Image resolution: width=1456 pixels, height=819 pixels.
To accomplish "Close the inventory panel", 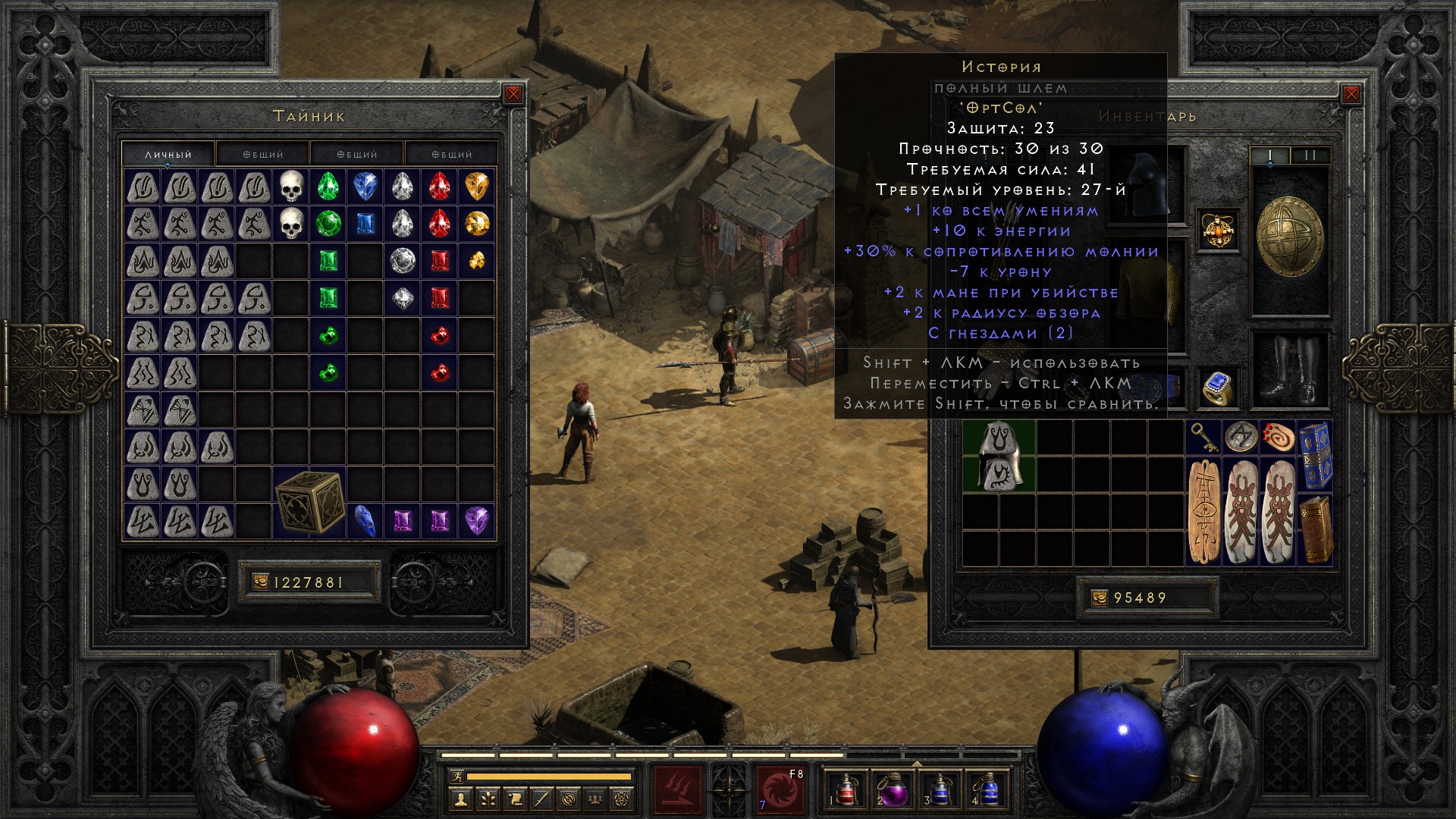I will [1351, 94].
